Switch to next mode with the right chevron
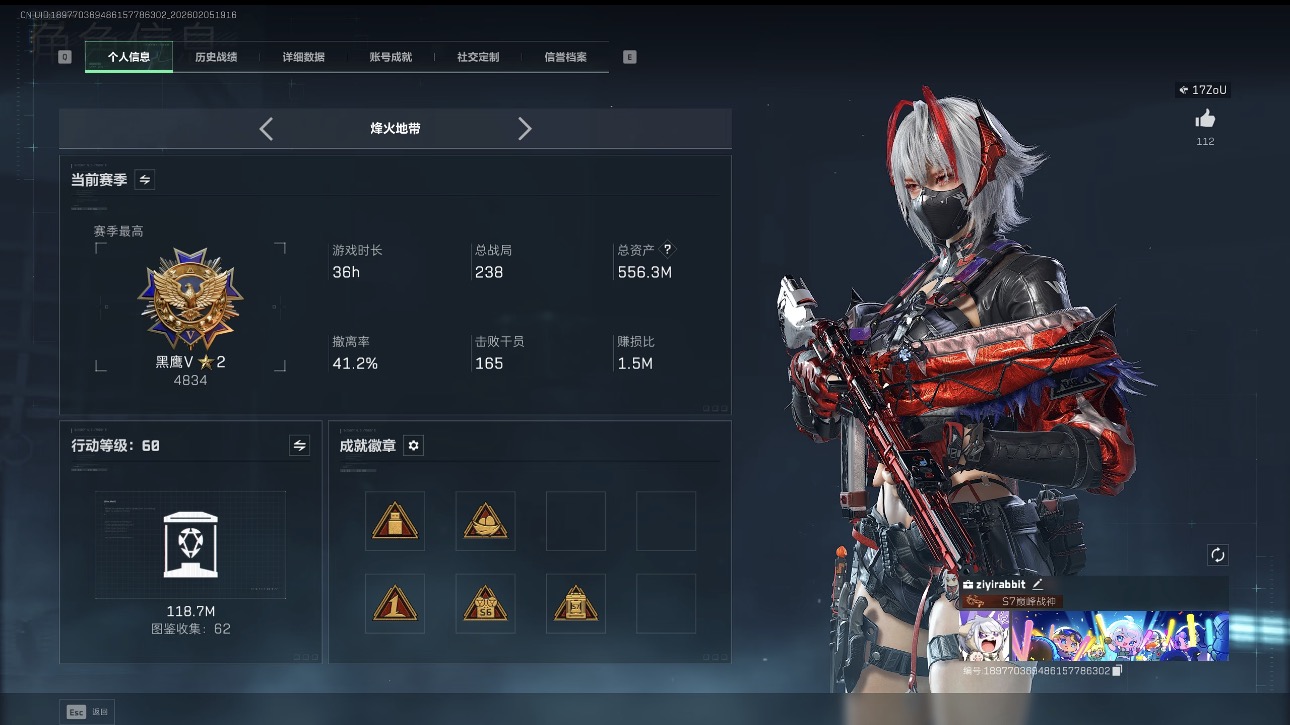Screen dimensions: 1290x725 [x=525, y=128]
